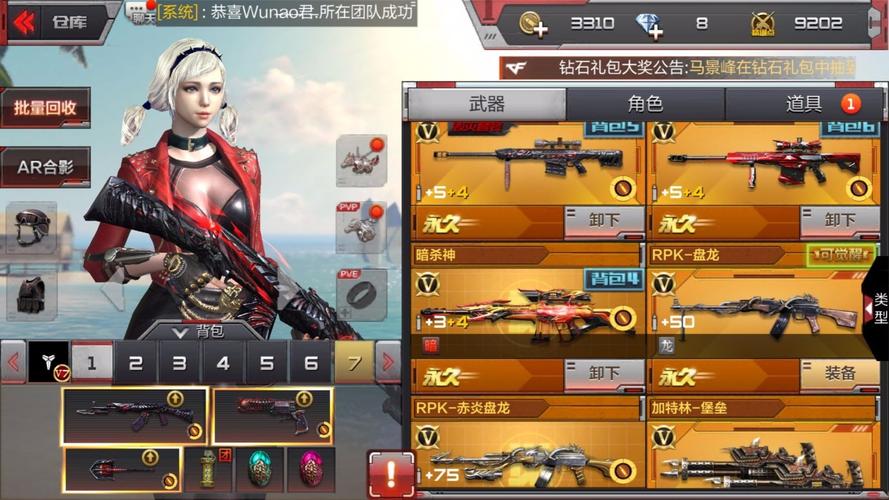Open the AR合影 photo feature
Screen dimensions: 889x500
pos(45,167)
